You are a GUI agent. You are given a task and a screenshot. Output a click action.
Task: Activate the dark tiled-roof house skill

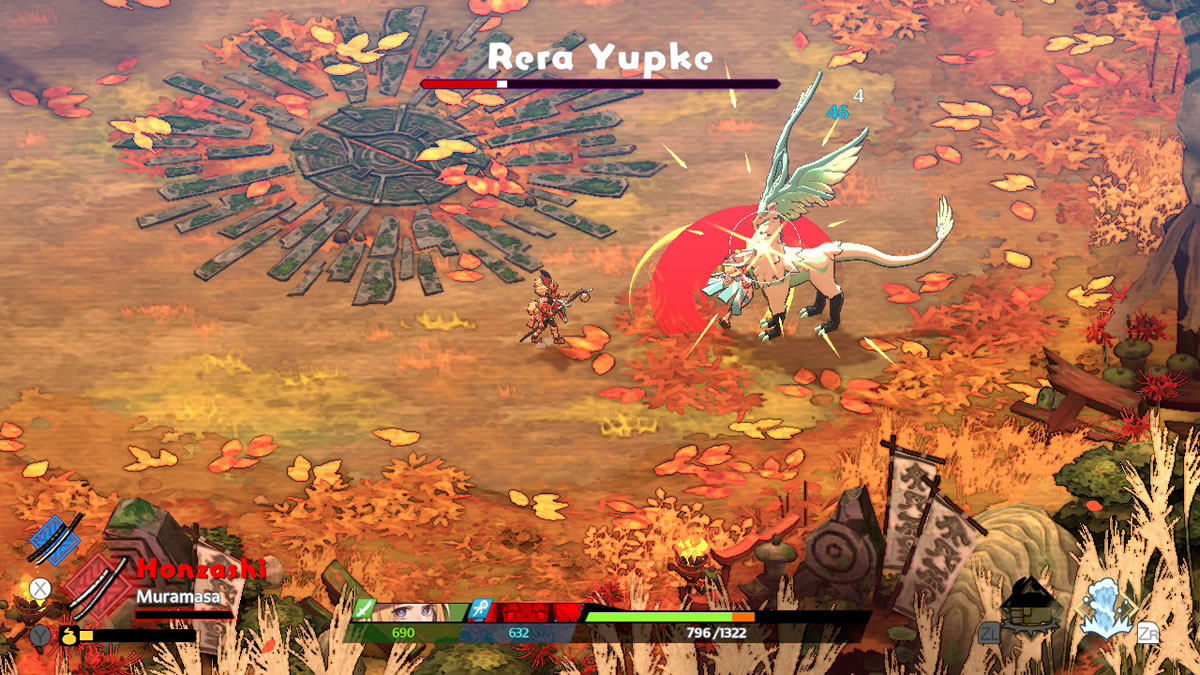(x=1030, y=605)
